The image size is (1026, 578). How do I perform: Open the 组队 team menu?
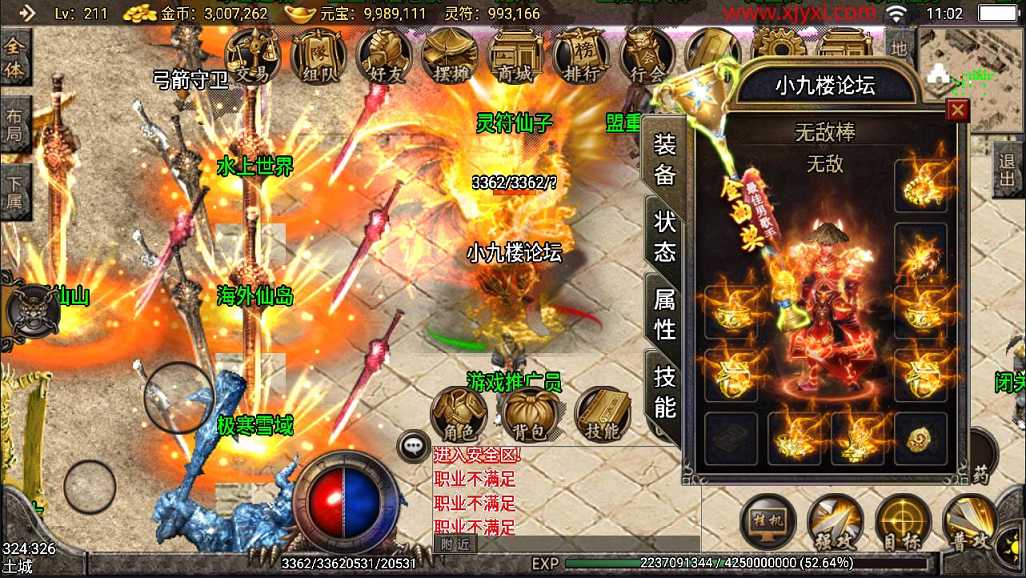point(318,54)
